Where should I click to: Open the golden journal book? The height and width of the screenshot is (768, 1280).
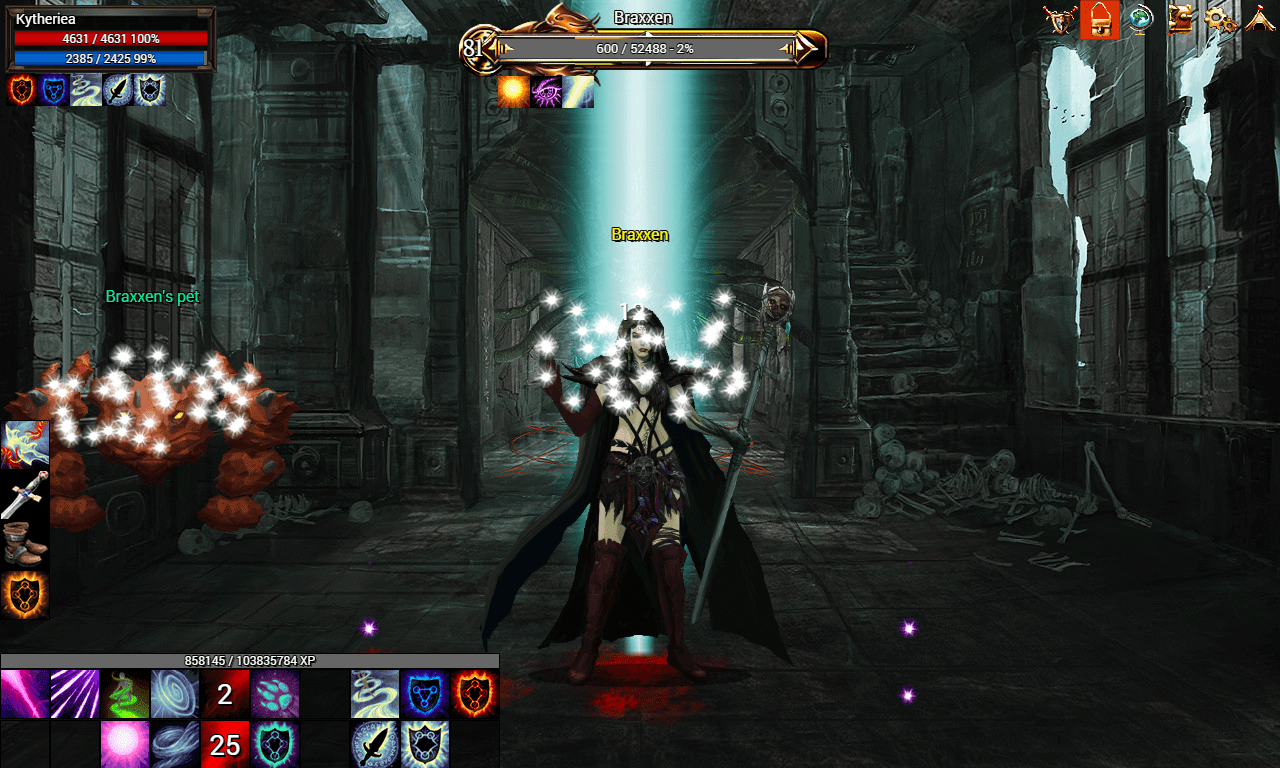tap(1180, 19)
